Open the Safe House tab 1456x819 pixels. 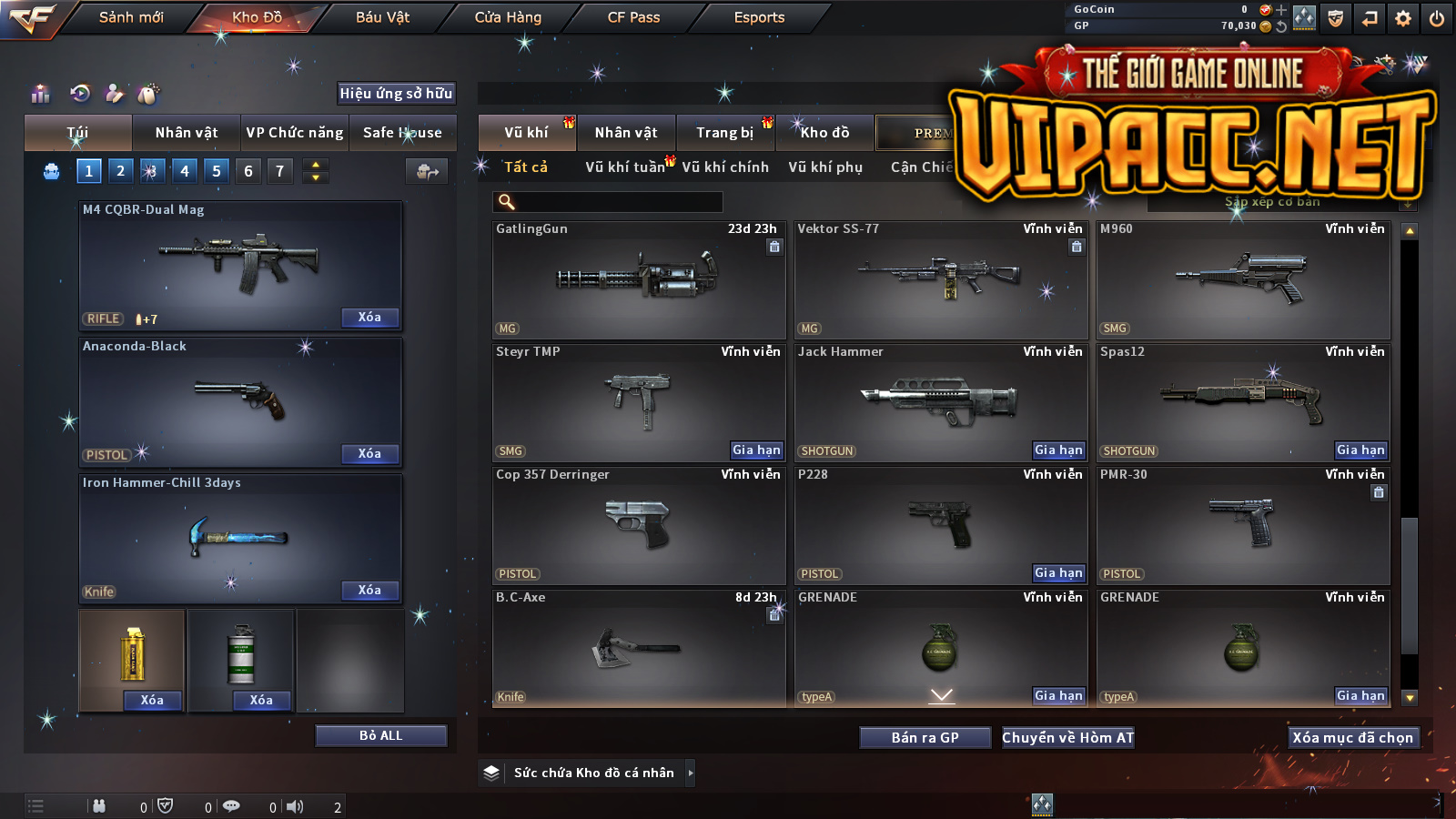(x=402, y=133)
